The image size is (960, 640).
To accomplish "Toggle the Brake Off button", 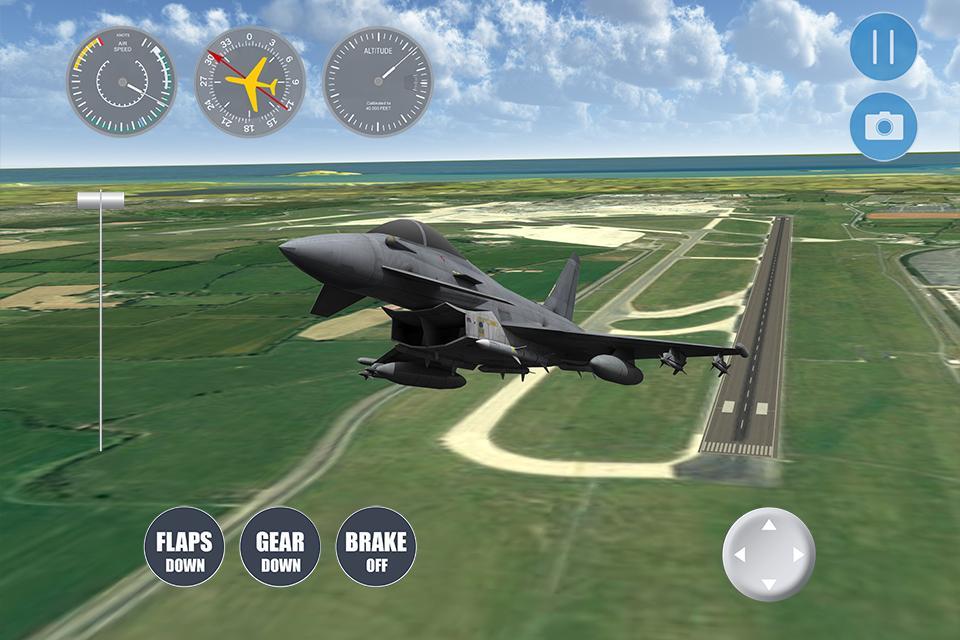I will (376, 549).
